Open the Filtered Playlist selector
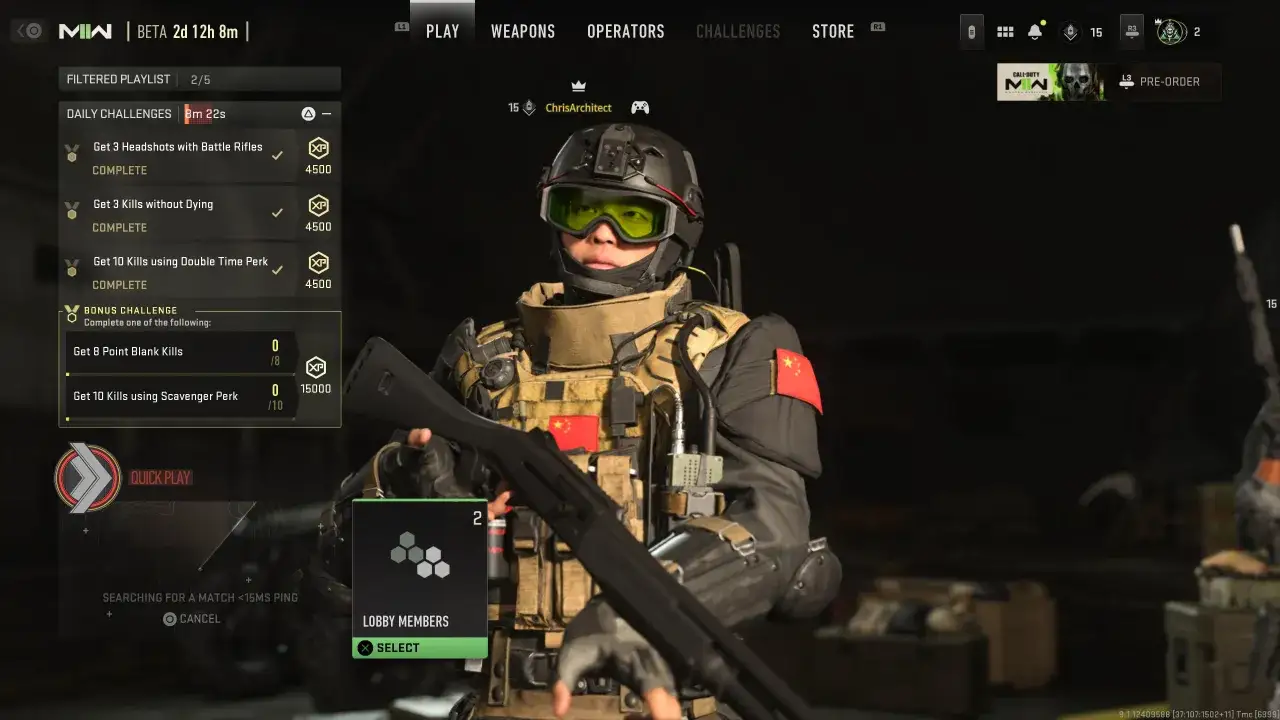The height and width of the screenshot is (720, 1280). coord(197,78)
